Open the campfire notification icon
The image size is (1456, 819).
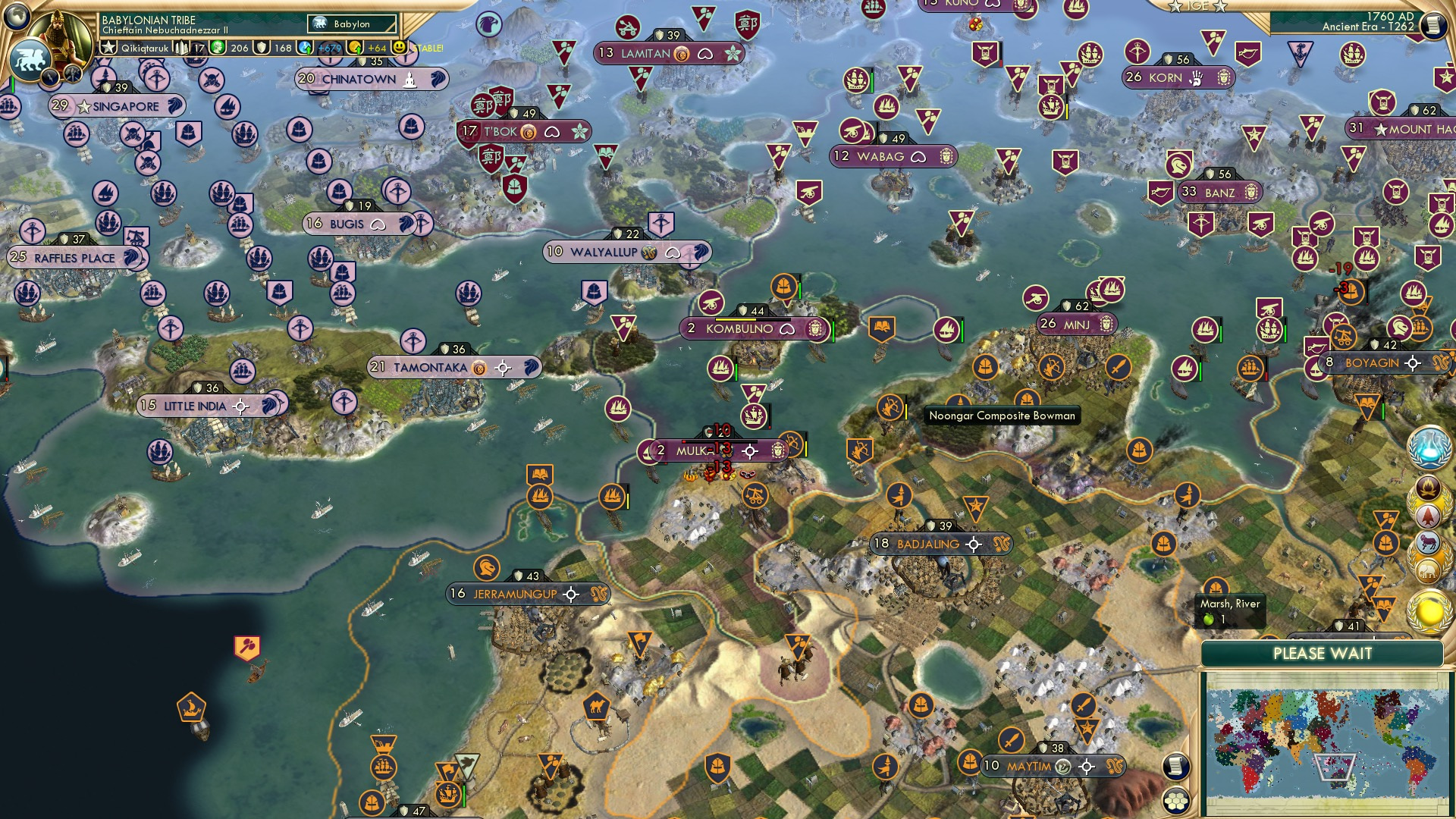click(1429, 486)
